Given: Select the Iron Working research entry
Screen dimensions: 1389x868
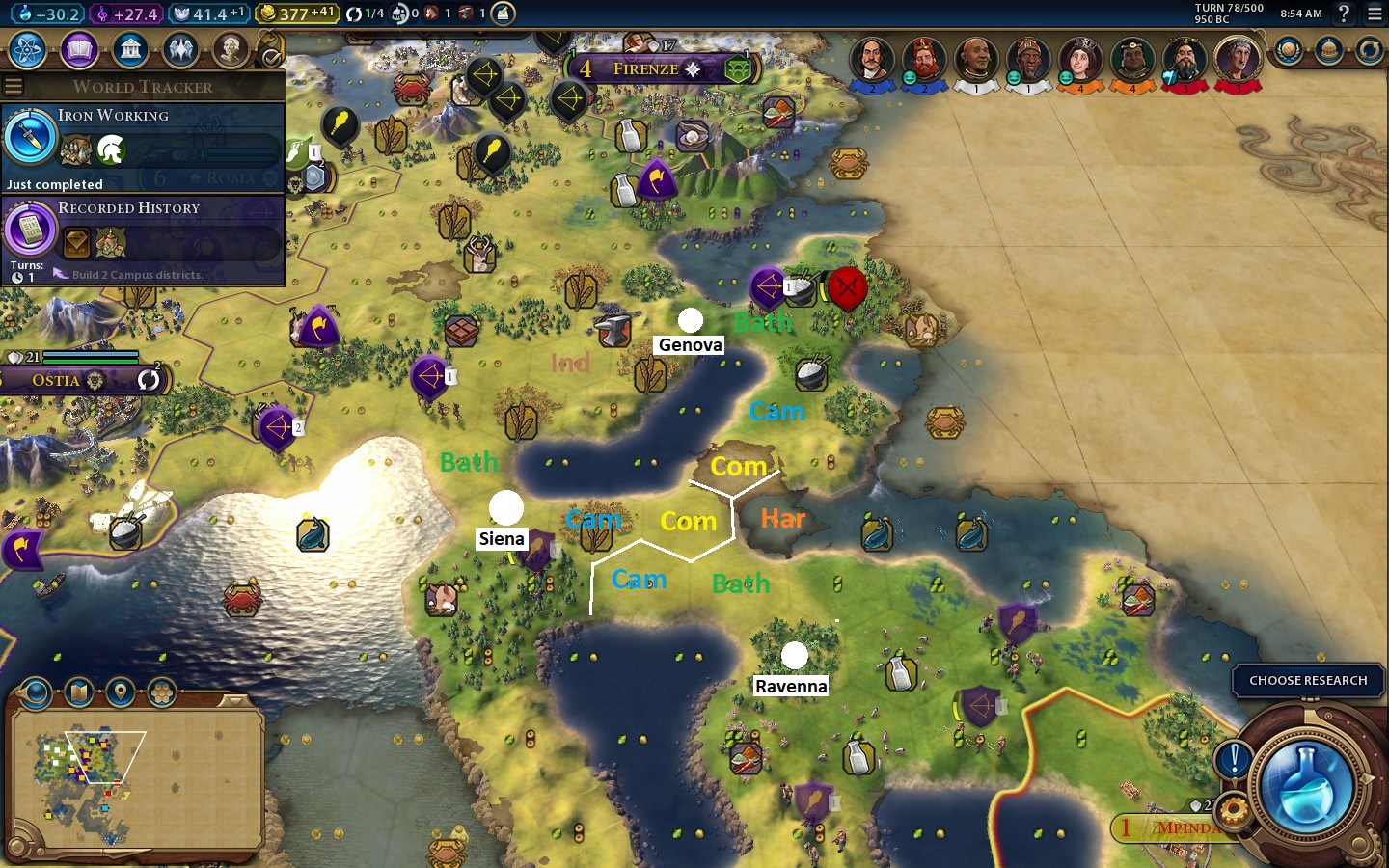Looking at the screenshot, I should (x=143, y=147).
